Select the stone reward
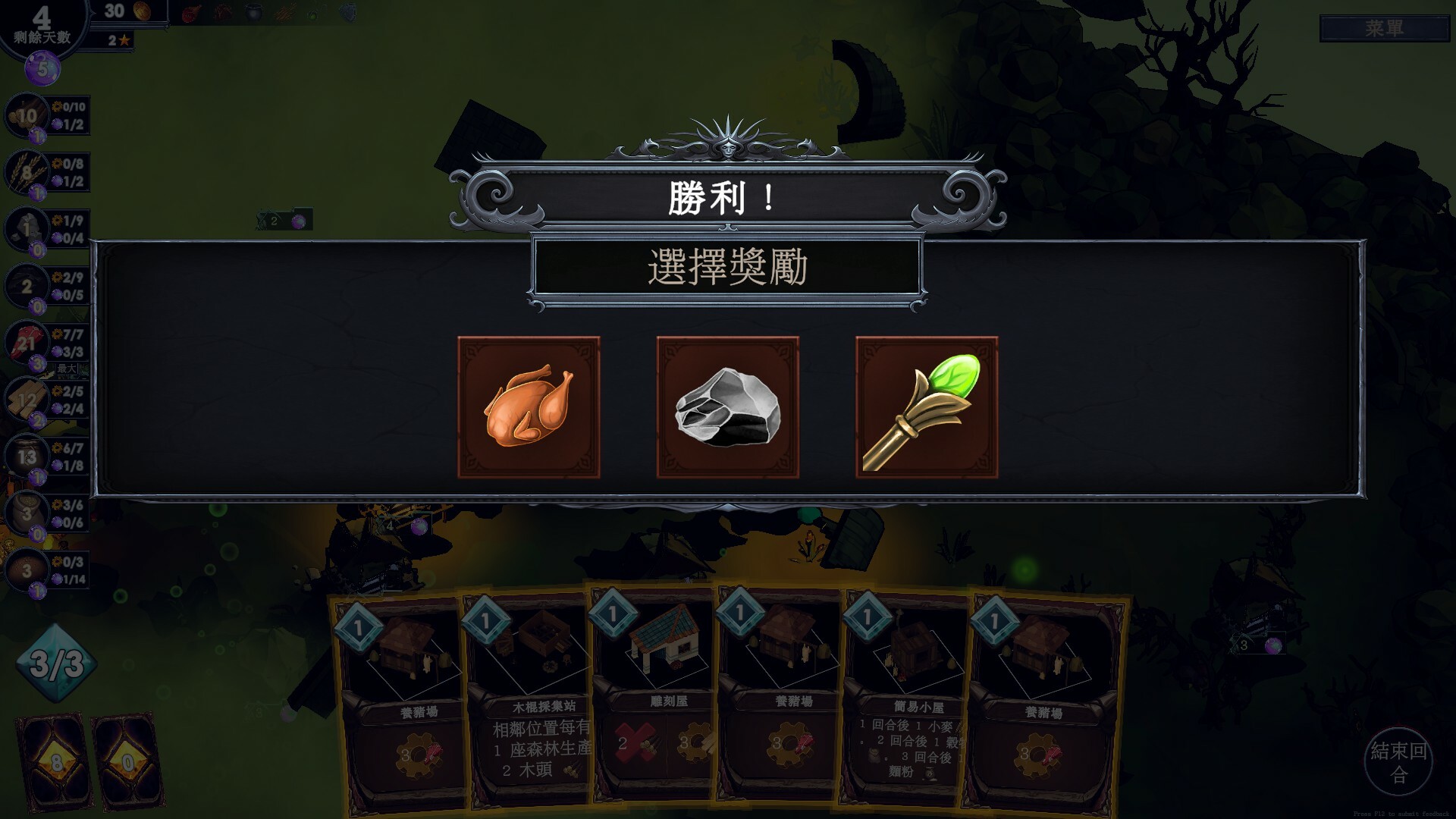The image size is (1456, 819). click(729, 407)
